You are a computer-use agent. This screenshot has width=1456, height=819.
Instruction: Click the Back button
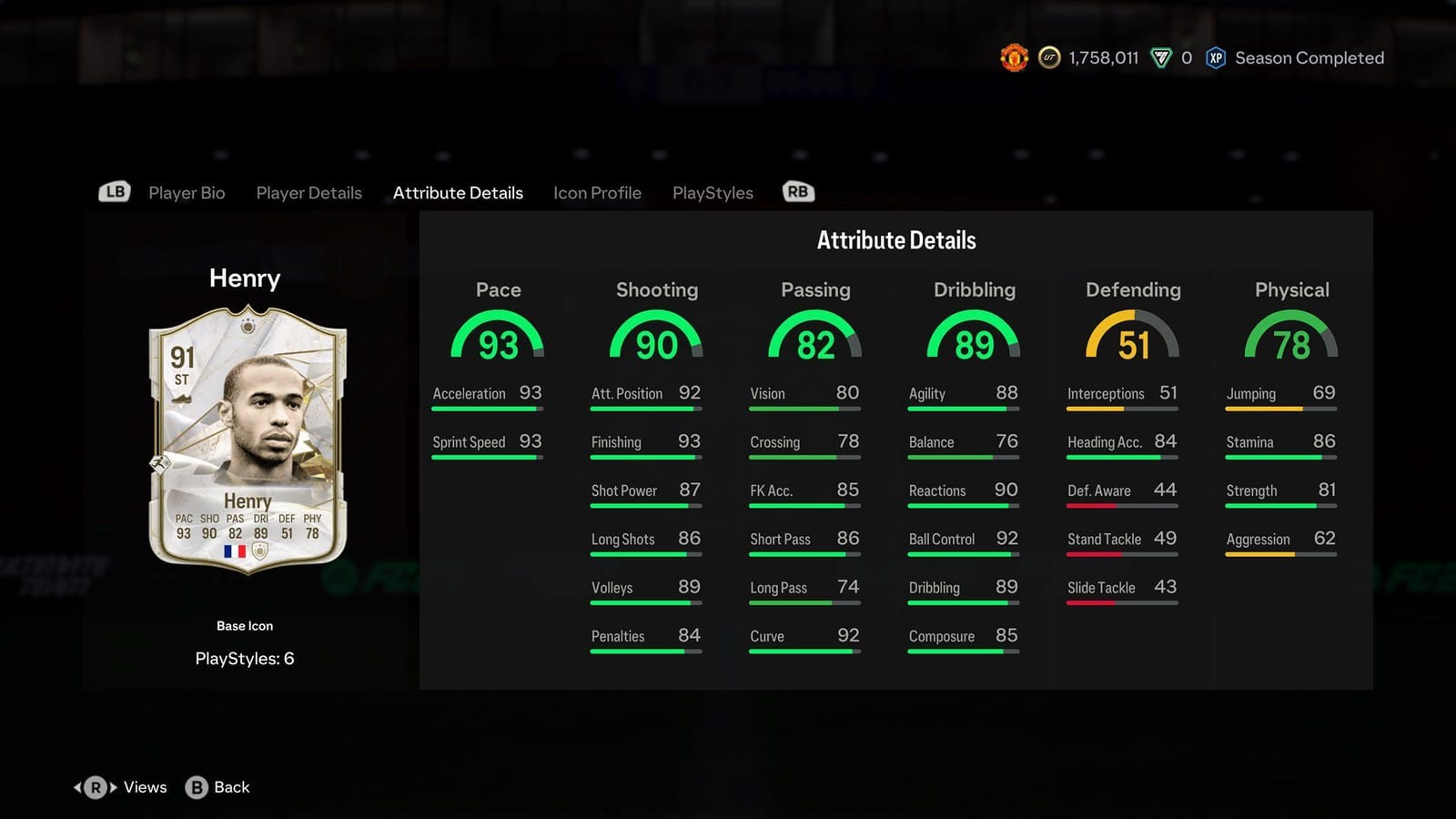[217, 787]
